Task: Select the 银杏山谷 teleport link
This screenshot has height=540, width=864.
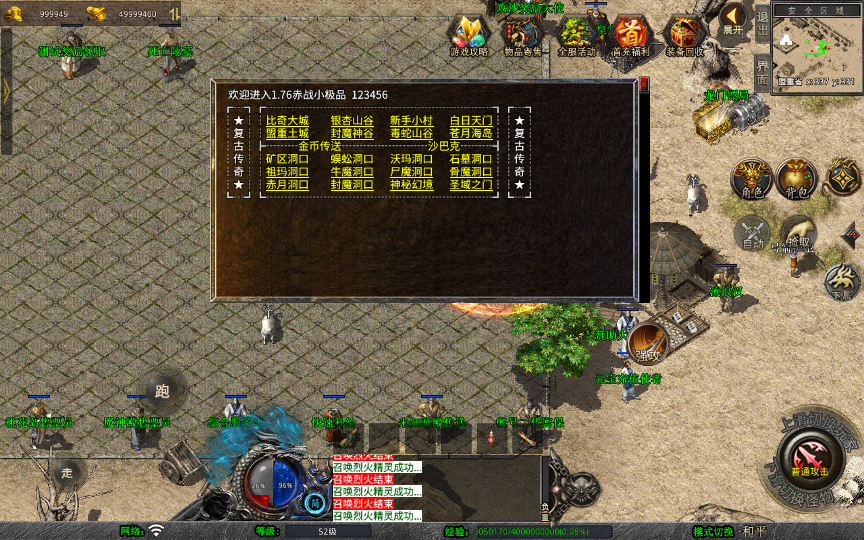Action: point(352,121)
